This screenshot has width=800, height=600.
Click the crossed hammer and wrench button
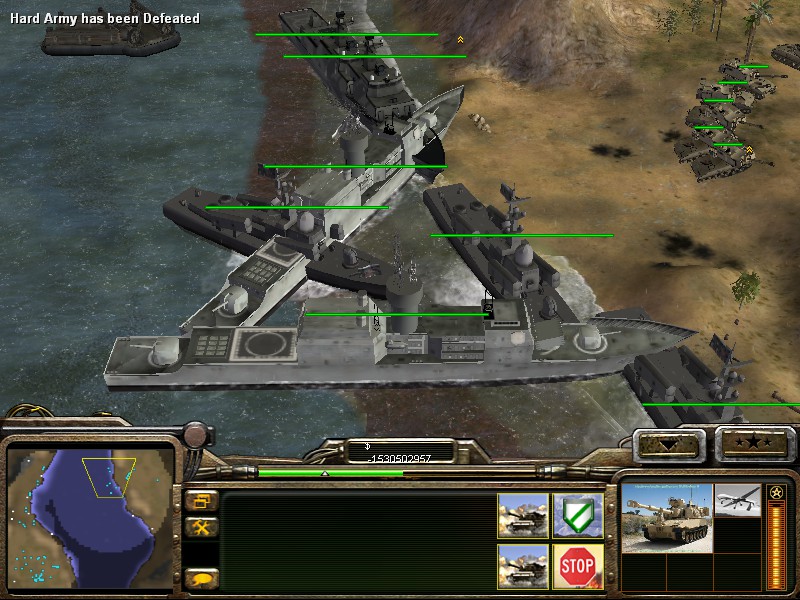(x=201, y=527)
